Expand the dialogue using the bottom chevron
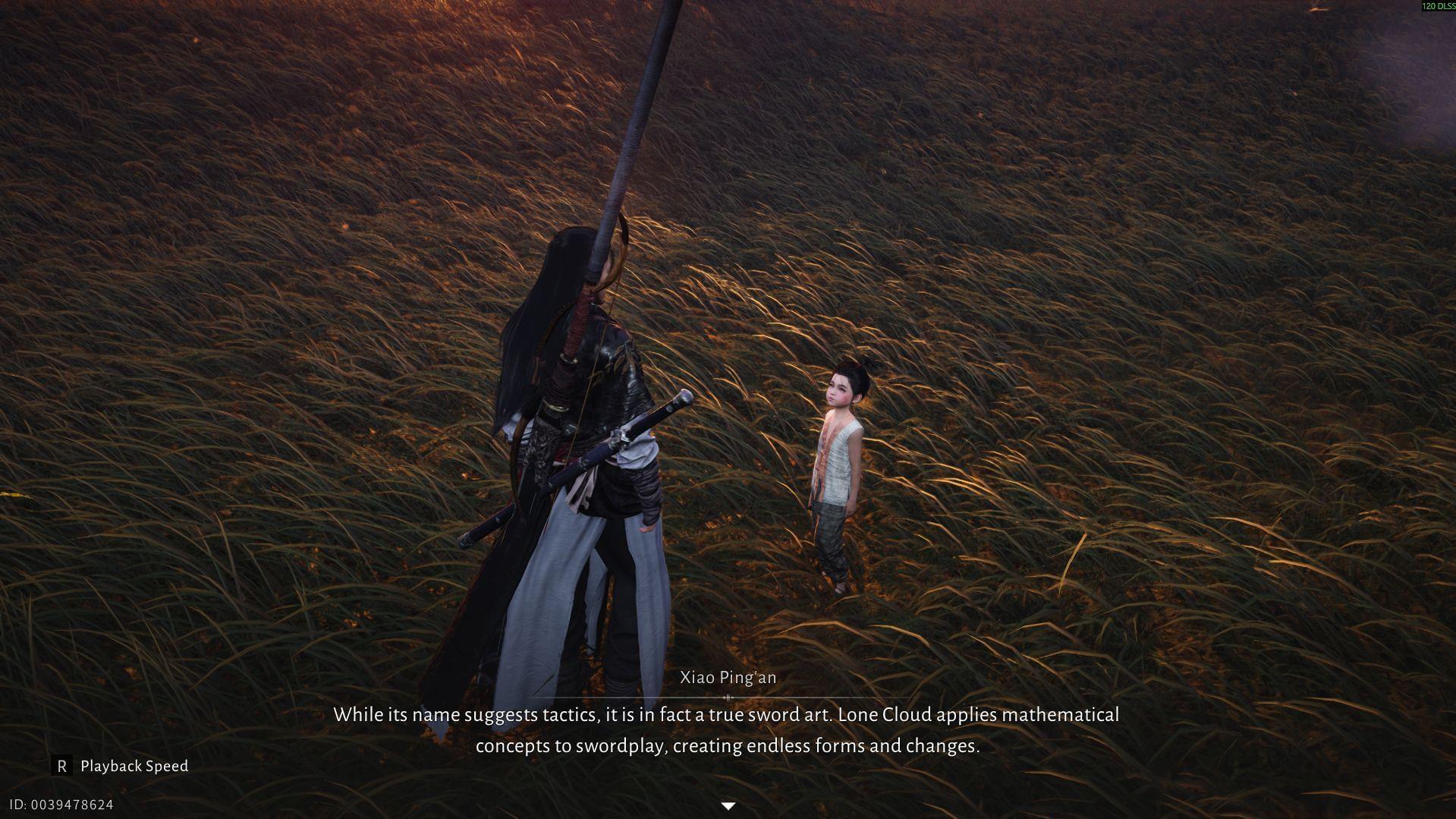1456x819 pixels. point(728,806)
